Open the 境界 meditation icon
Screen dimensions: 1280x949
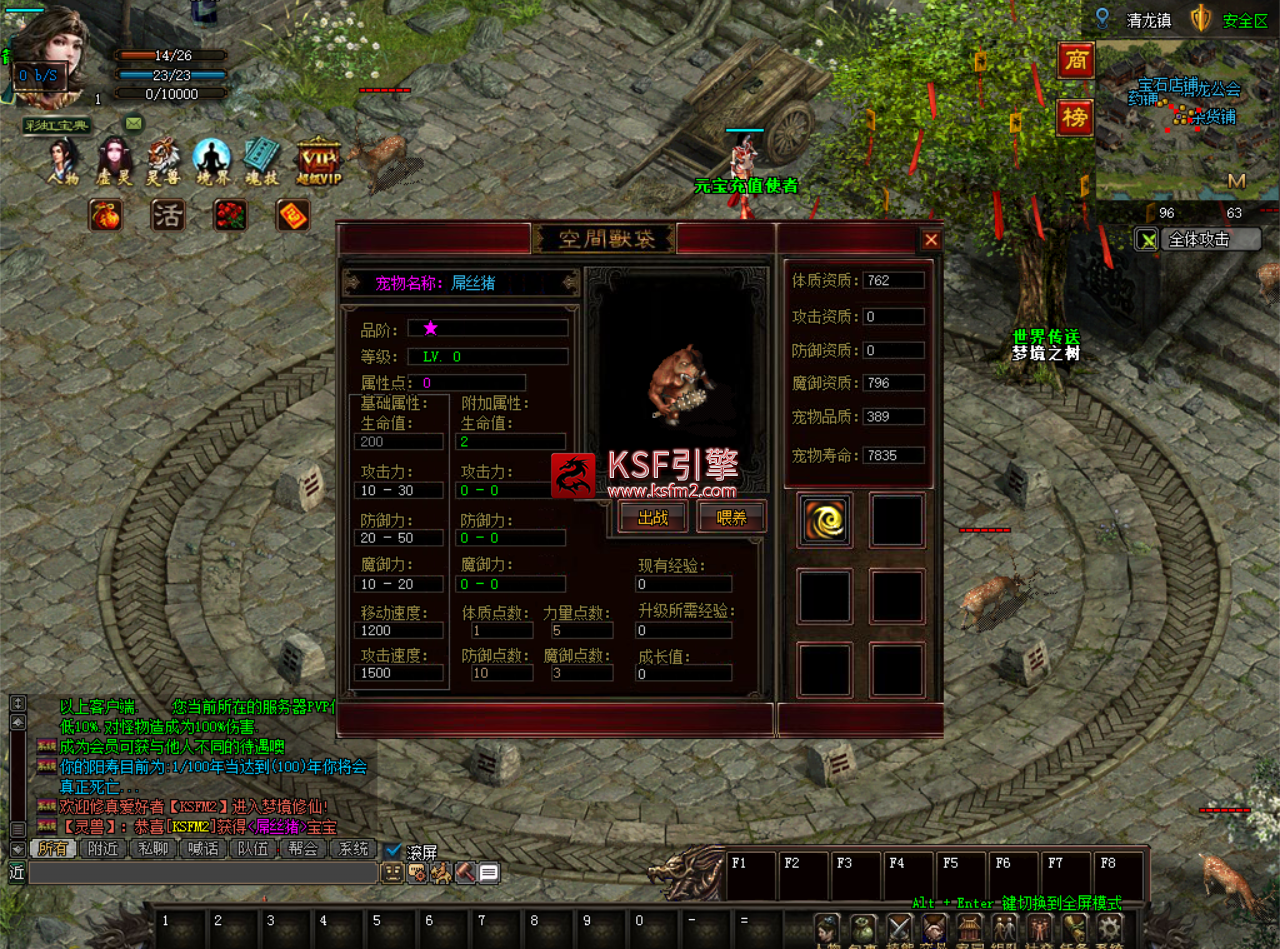[x=212, y=160]
